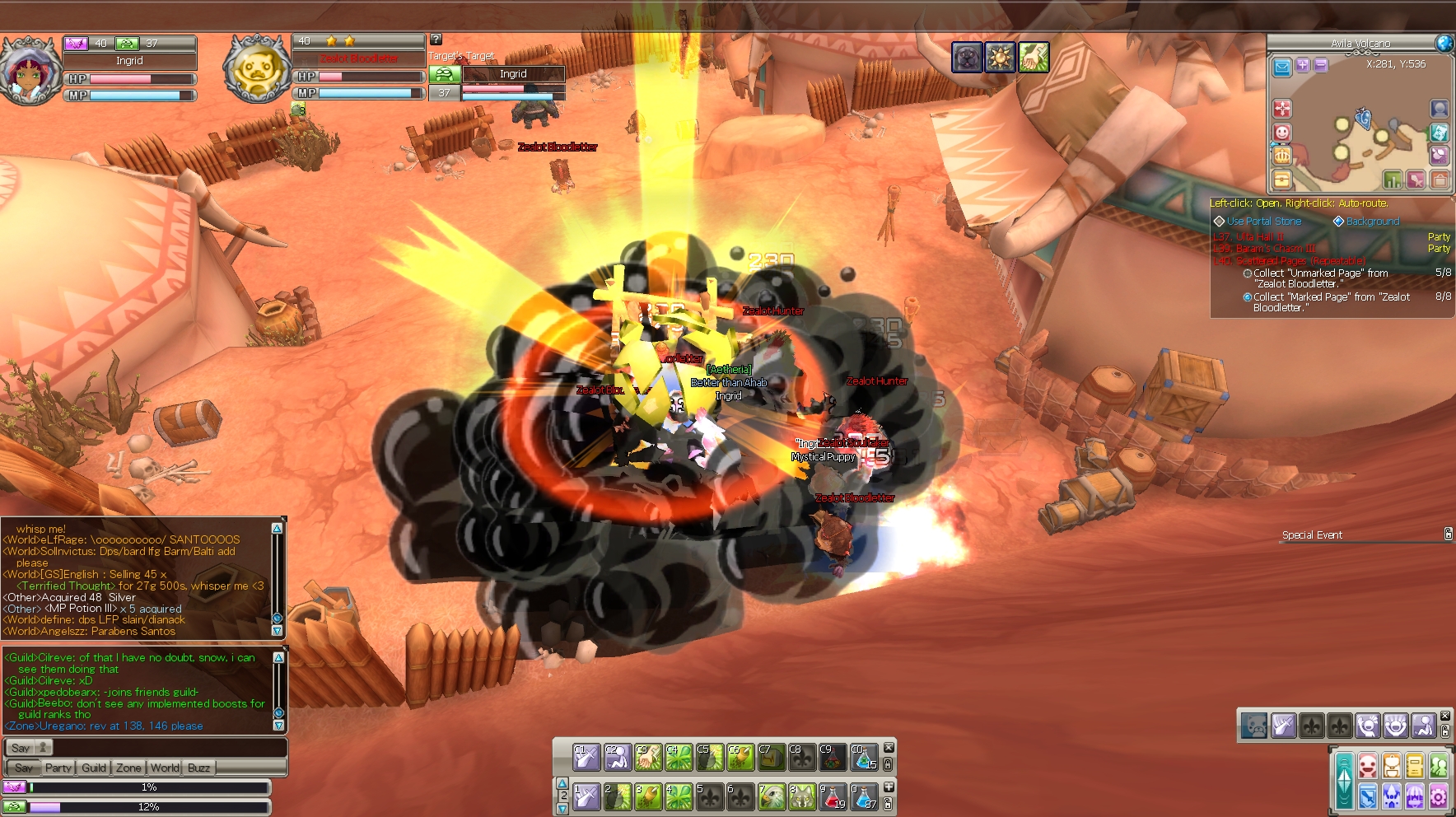
Task: Open the pink gear settings menu
Action: click(x=1439, y=796)
